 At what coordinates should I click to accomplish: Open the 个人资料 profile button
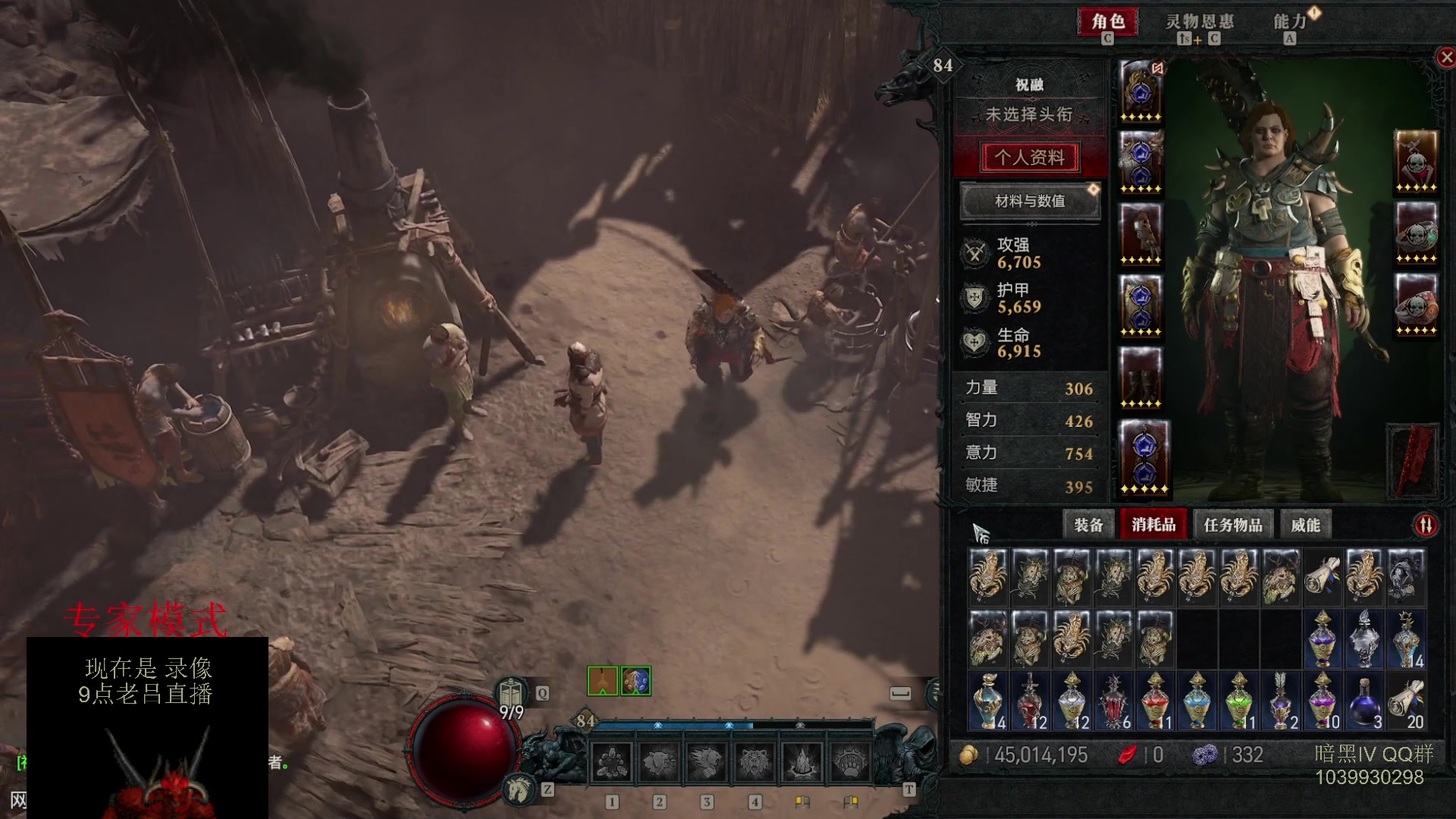pyautogui.click(x=1030, y=157)
